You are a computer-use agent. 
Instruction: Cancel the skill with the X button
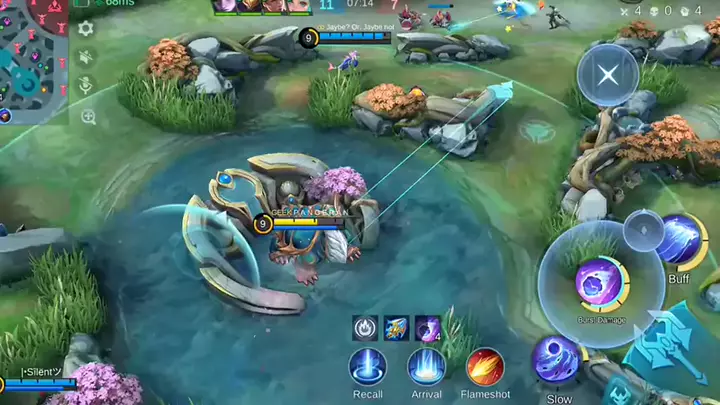(607, 74)
